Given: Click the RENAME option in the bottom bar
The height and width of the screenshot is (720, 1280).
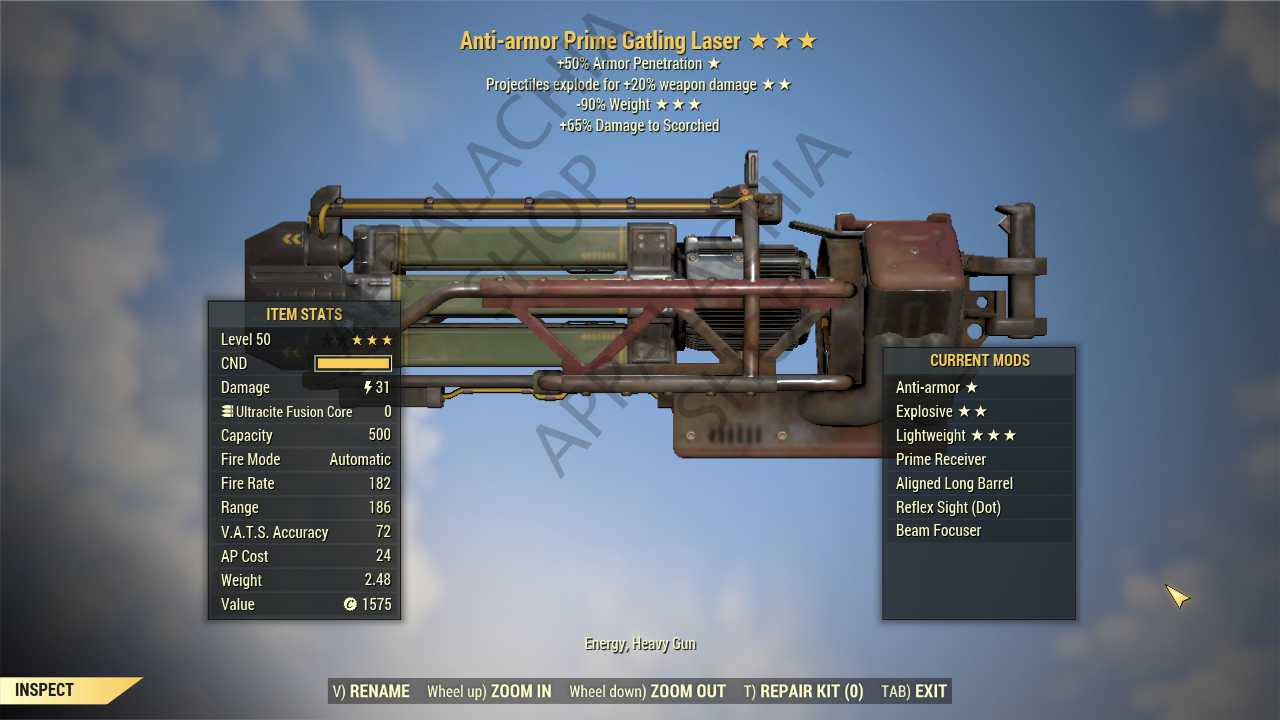Looking at the screenshot, I should pos(371,691).
